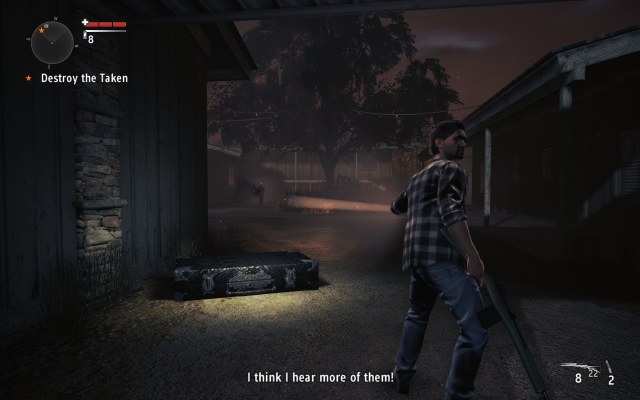
Task: Select the Destroy the Taken objective
Action: click(x=83, y=78)
